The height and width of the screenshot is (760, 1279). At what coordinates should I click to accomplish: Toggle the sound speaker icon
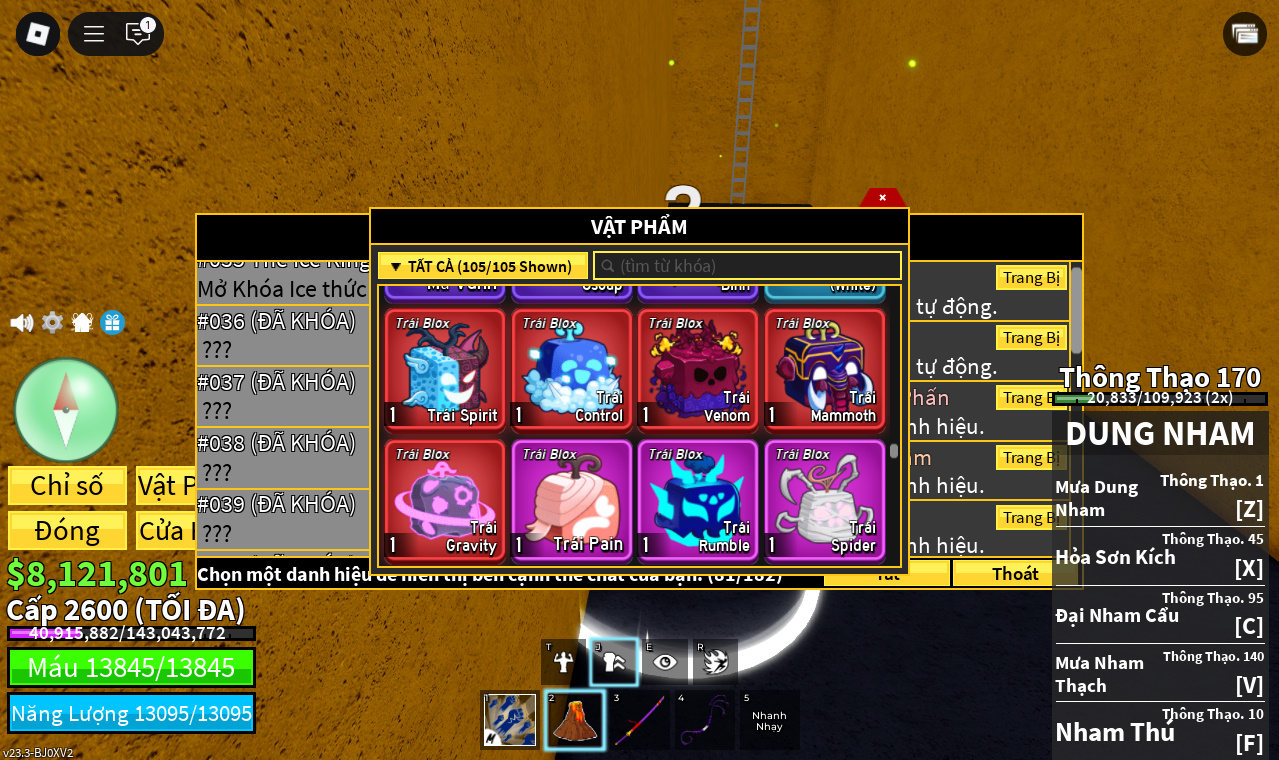[x=21, y=323]
